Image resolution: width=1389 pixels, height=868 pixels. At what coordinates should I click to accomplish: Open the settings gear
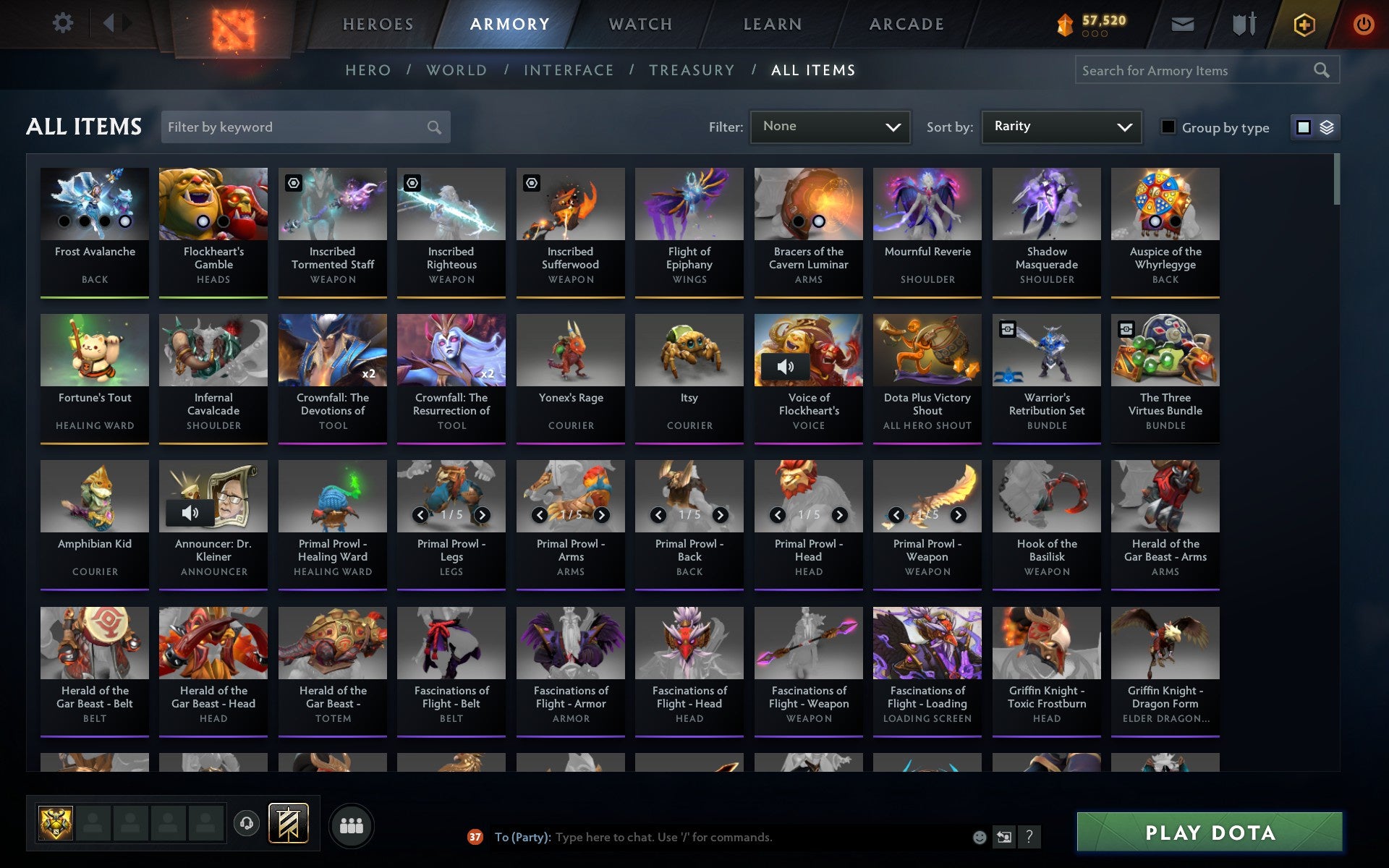point(64,22)
